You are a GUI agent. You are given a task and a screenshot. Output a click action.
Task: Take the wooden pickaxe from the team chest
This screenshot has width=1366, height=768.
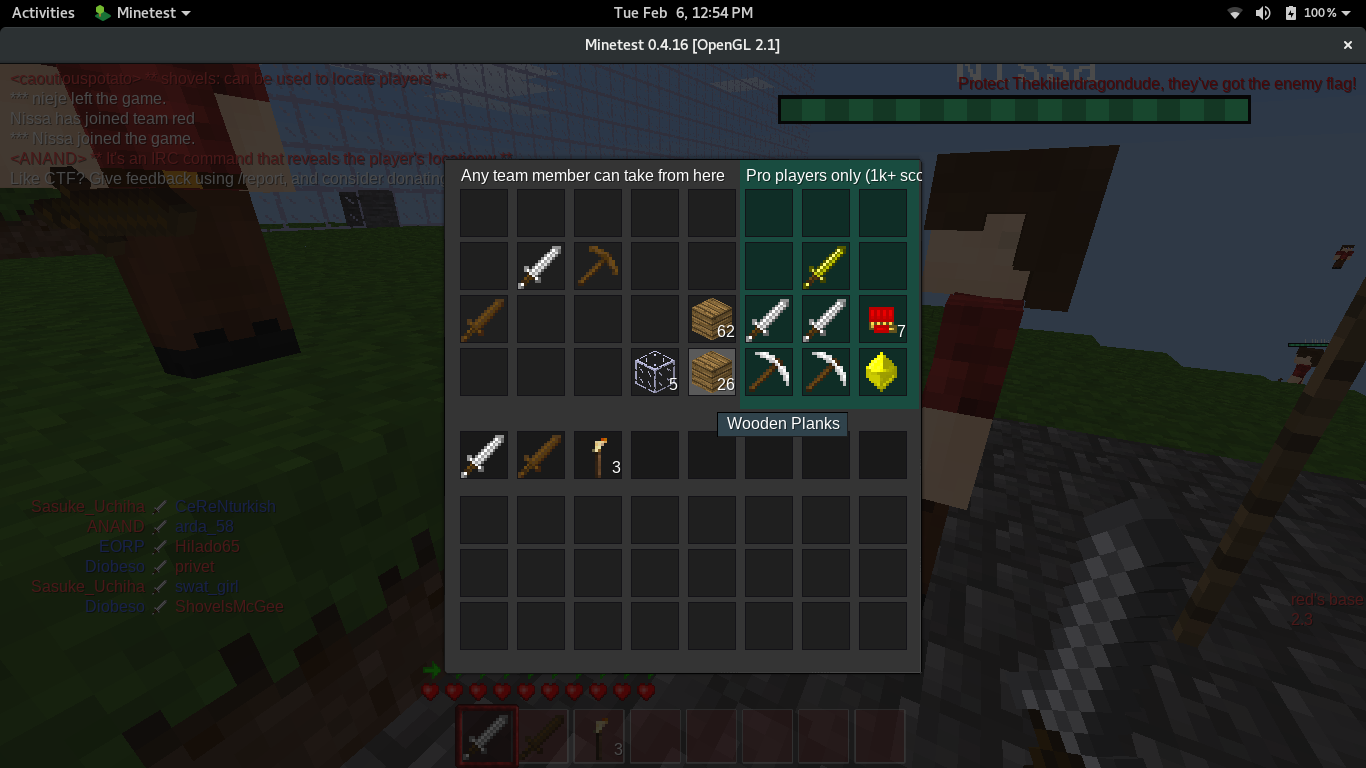(597, 265)
